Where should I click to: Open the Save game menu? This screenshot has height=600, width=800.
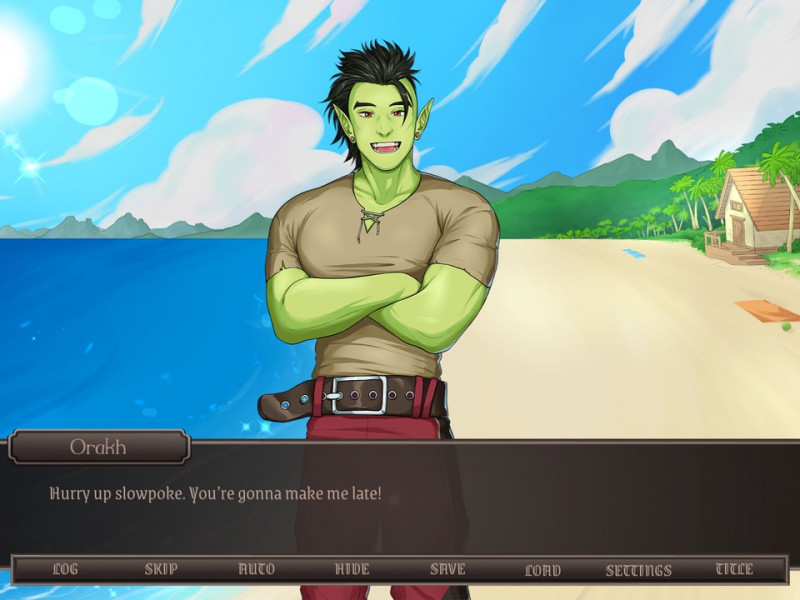pos(447,569)
